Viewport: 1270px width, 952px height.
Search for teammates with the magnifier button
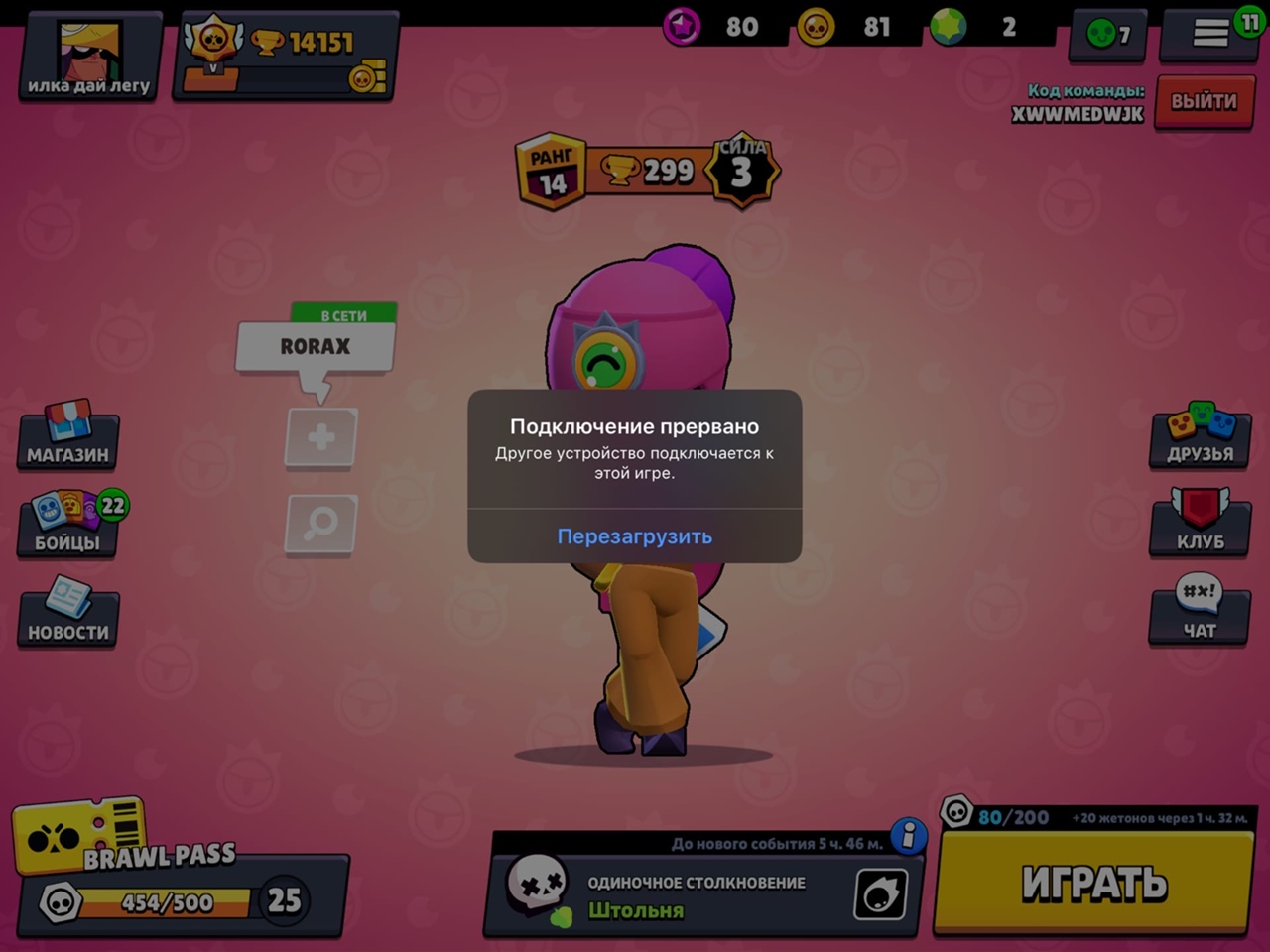click(x=320, y=523)
